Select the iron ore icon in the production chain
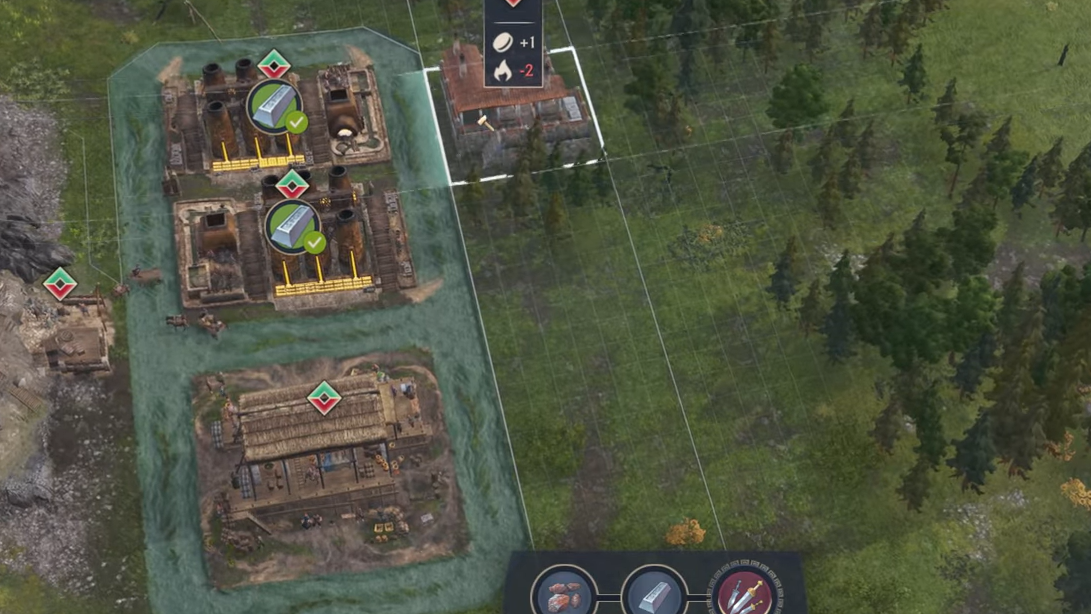The height and width of the screenshot is (614, 1091). click(x=564, y=593)
